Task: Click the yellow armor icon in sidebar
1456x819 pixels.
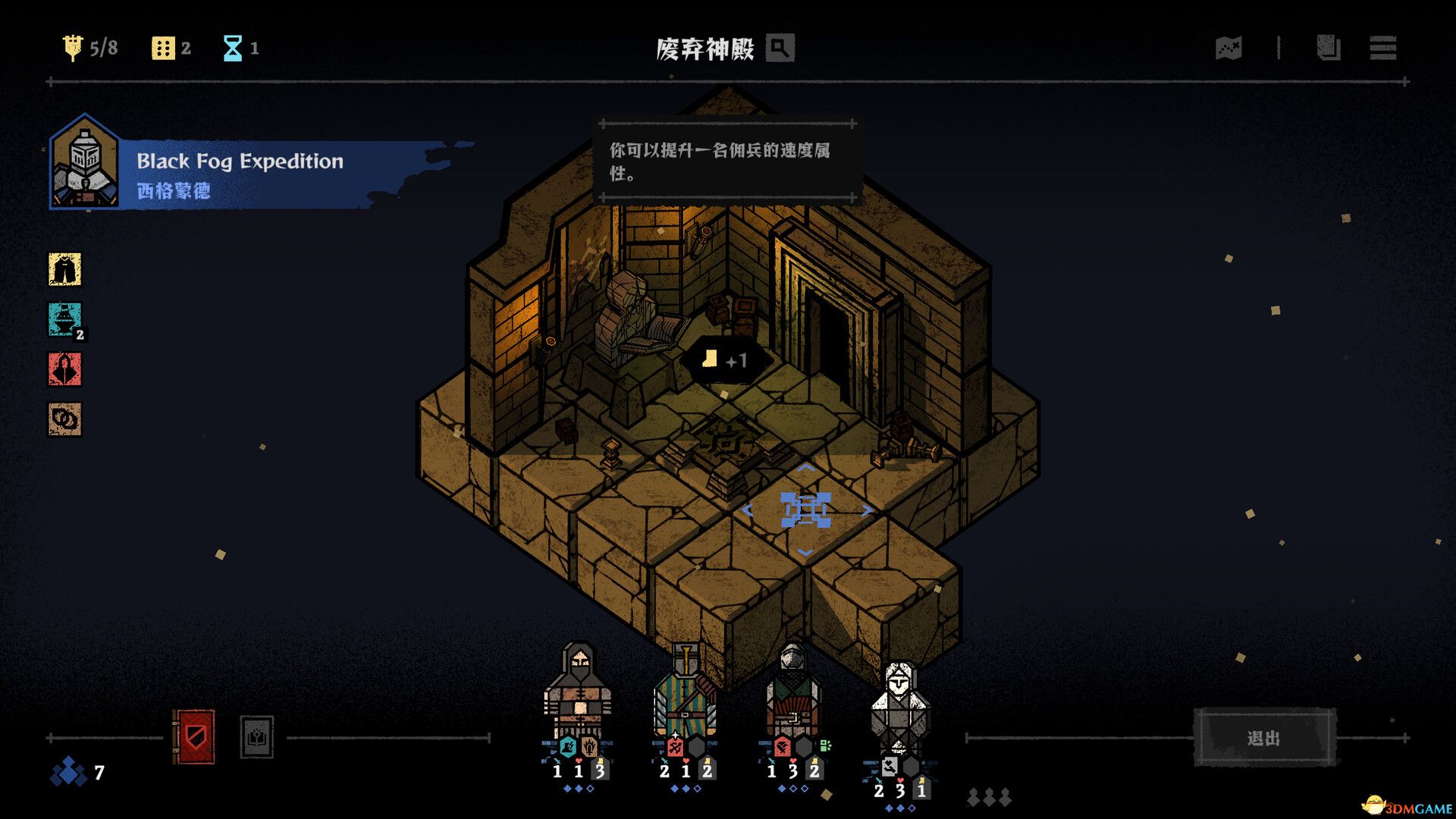Action: click(x=65, y=270)
